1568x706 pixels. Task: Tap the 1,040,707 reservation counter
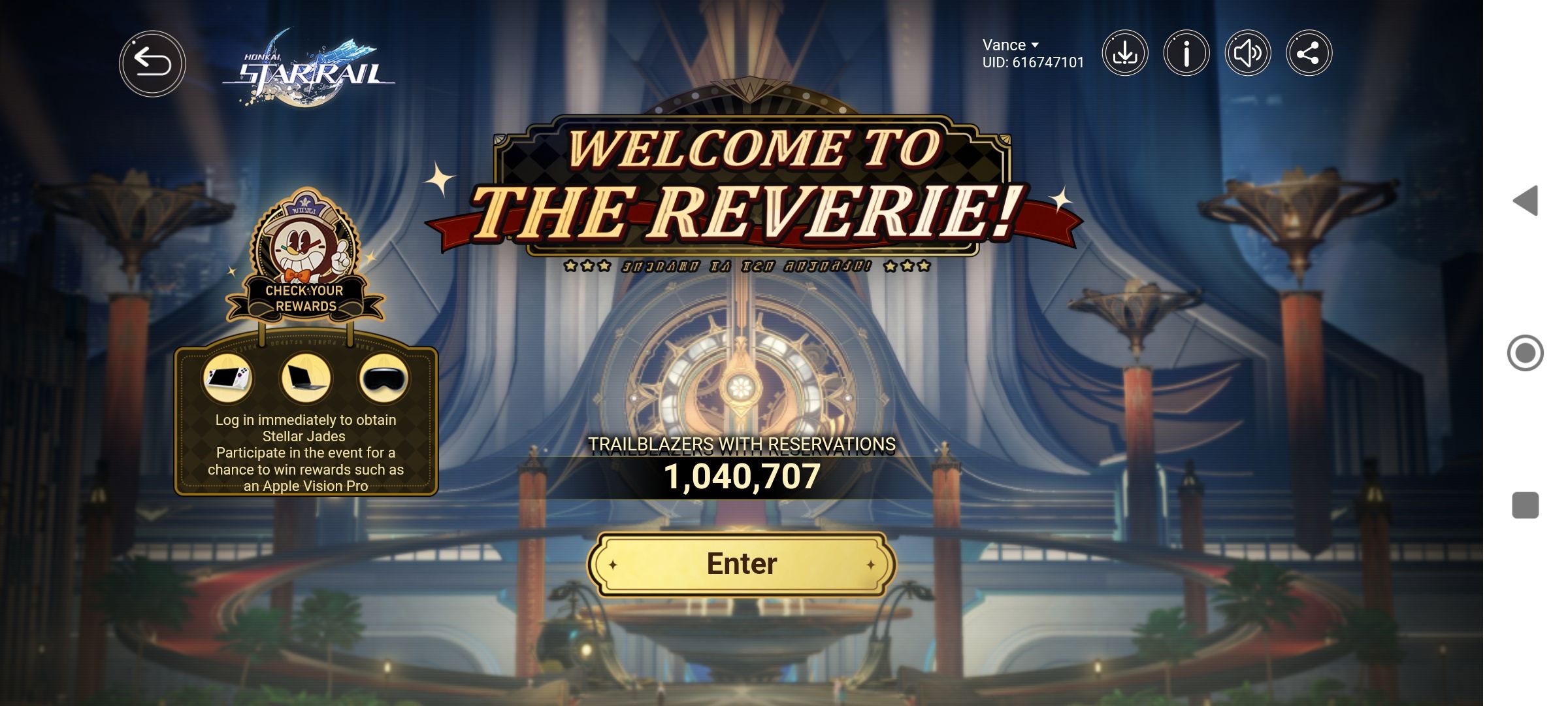click(740, 479)
